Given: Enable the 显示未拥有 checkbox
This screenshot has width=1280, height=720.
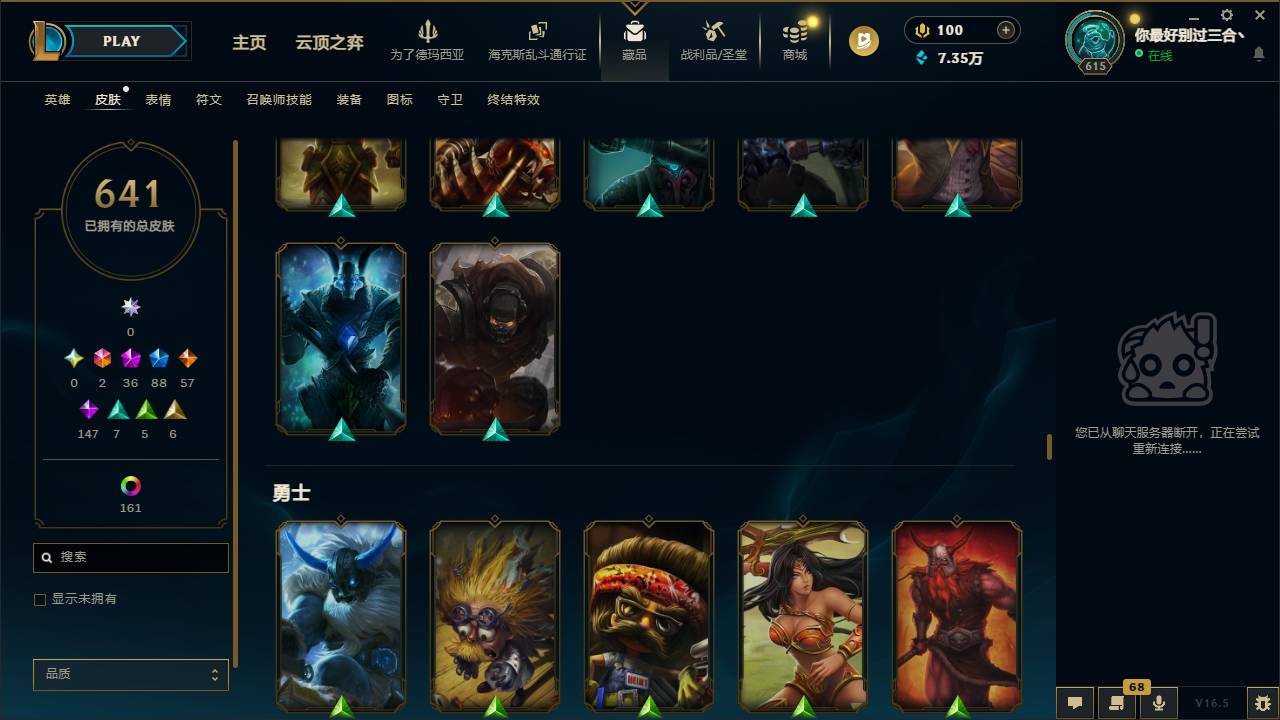Looking at the screenshot, I should pos(40,599).
